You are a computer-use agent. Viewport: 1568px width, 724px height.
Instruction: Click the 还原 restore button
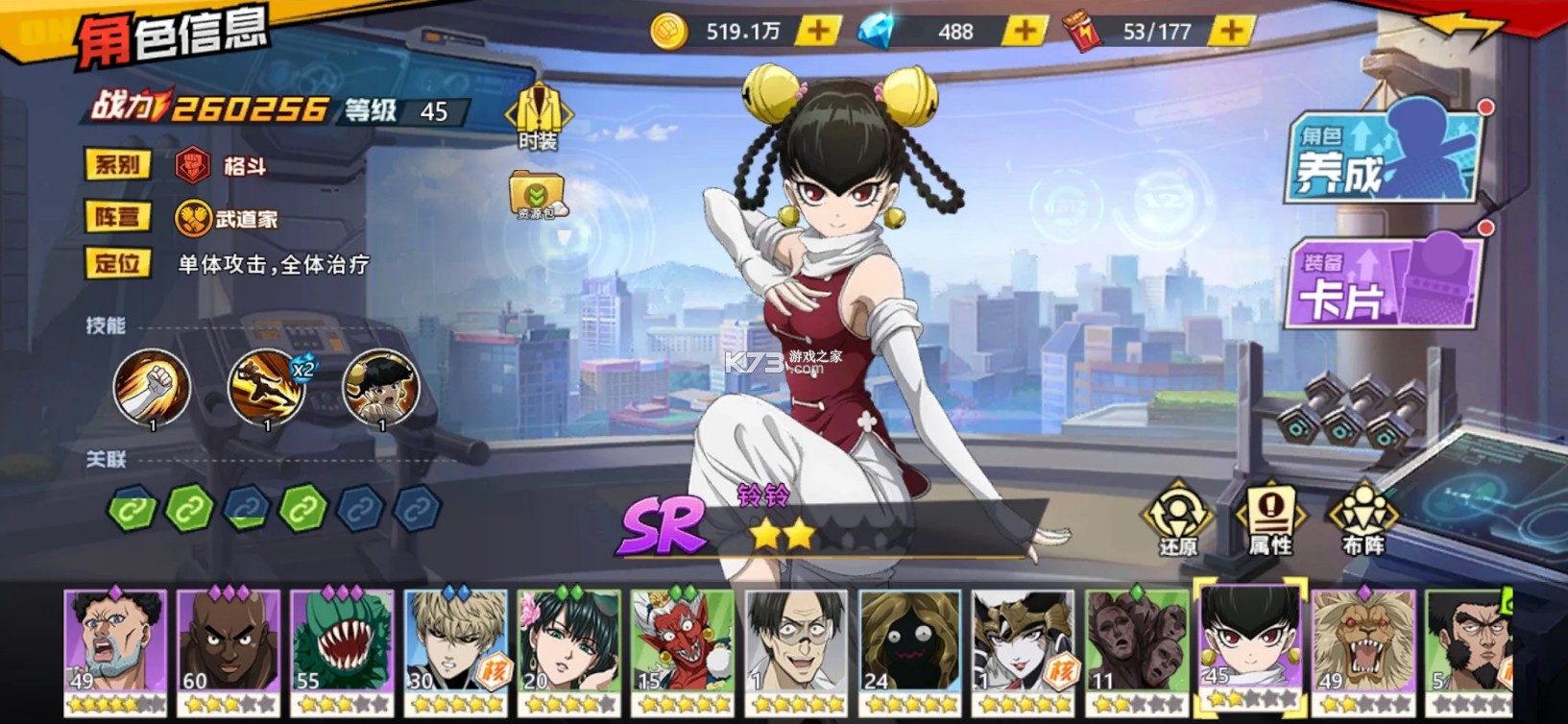coord(1177,519)
